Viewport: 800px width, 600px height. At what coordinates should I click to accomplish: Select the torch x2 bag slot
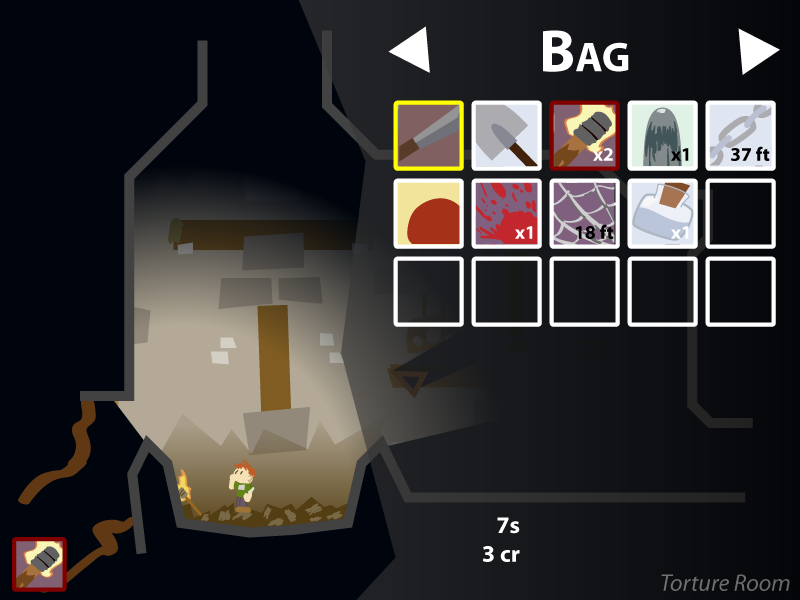tap(585, 135)
